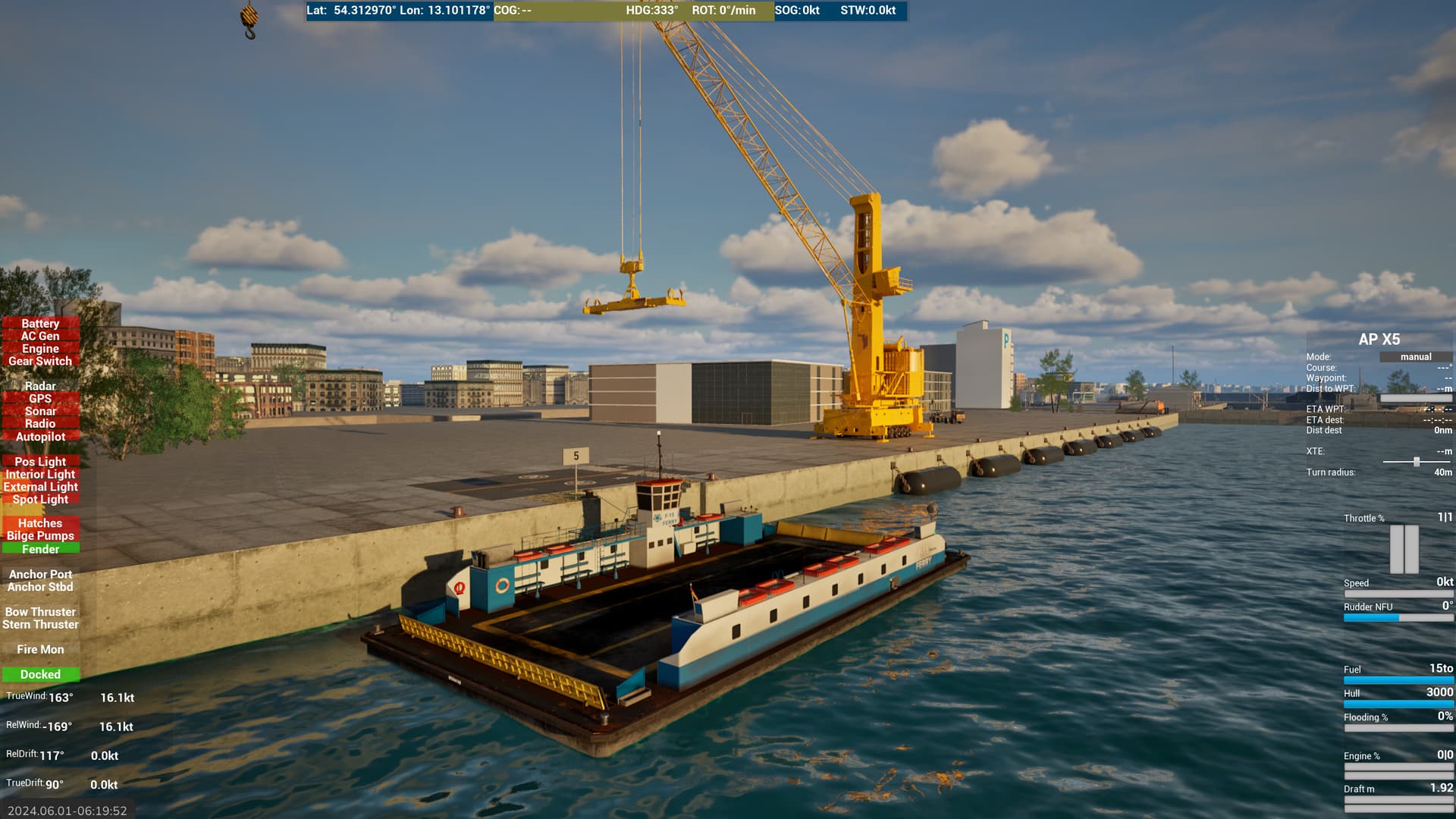The width and height of the screenshot is (1456, 819).
Task: Toggle the Battery switch
Action: tap(40, 323)
